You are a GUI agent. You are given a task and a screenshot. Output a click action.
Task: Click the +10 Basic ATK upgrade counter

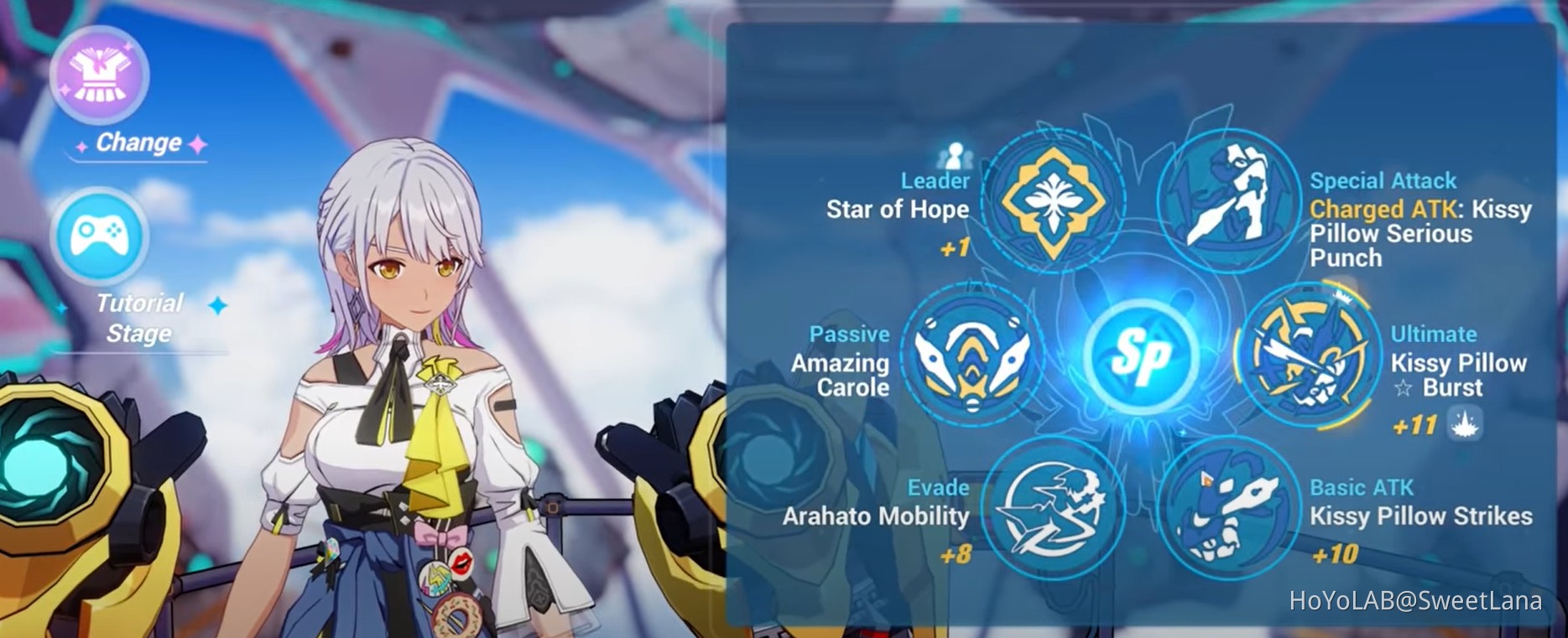pyautogui.click(x=1337, y=553)
